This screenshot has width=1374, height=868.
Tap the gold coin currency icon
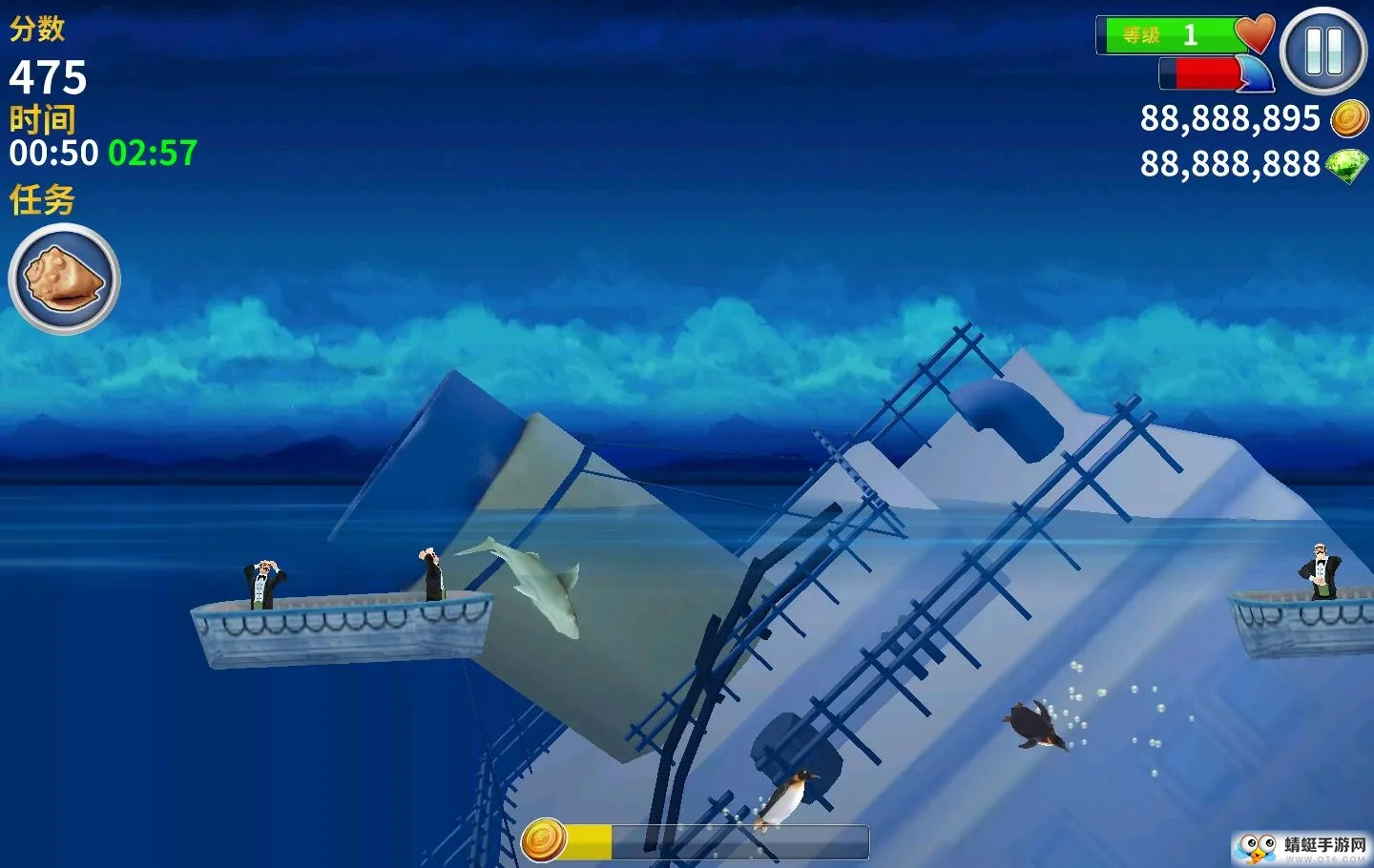tap(1349, 118)
